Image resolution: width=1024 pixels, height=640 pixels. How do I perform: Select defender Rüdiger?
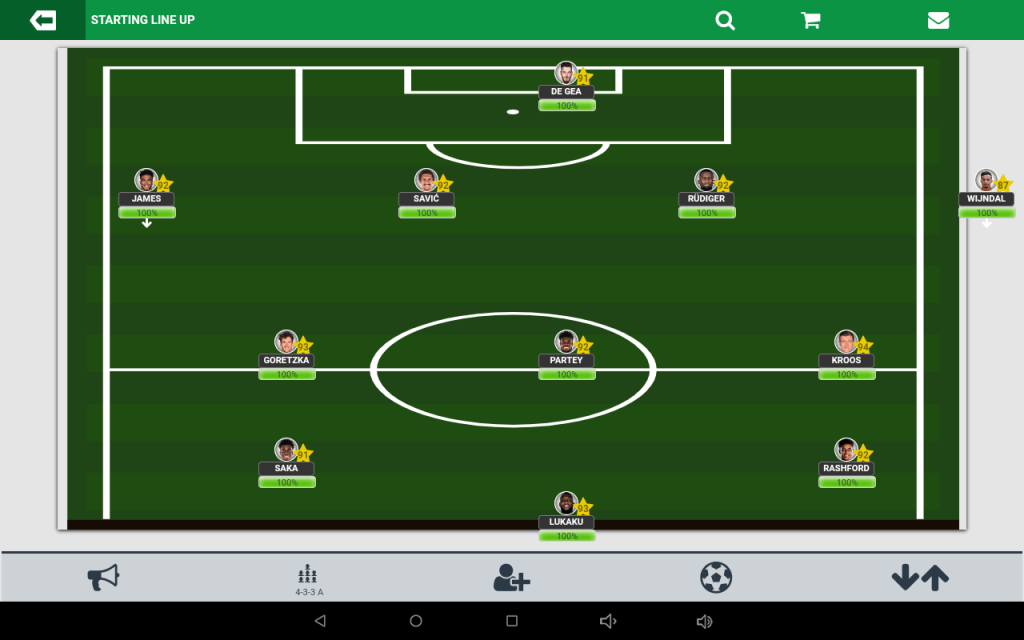tap(707, 193)
